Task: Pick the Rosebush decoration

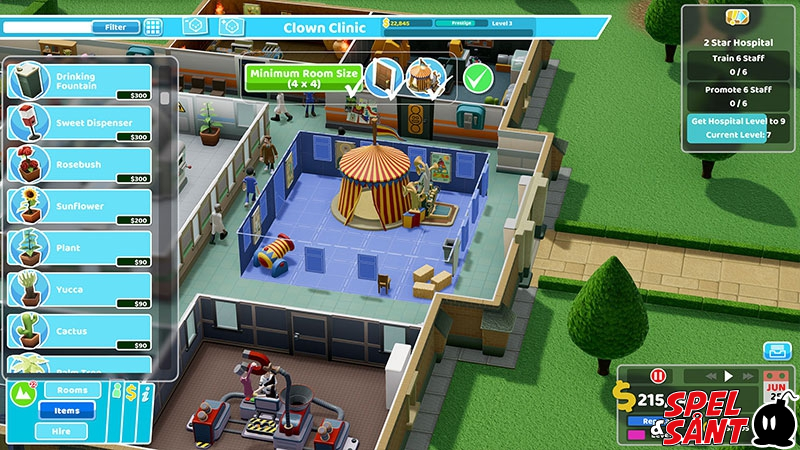Action: 80,165
